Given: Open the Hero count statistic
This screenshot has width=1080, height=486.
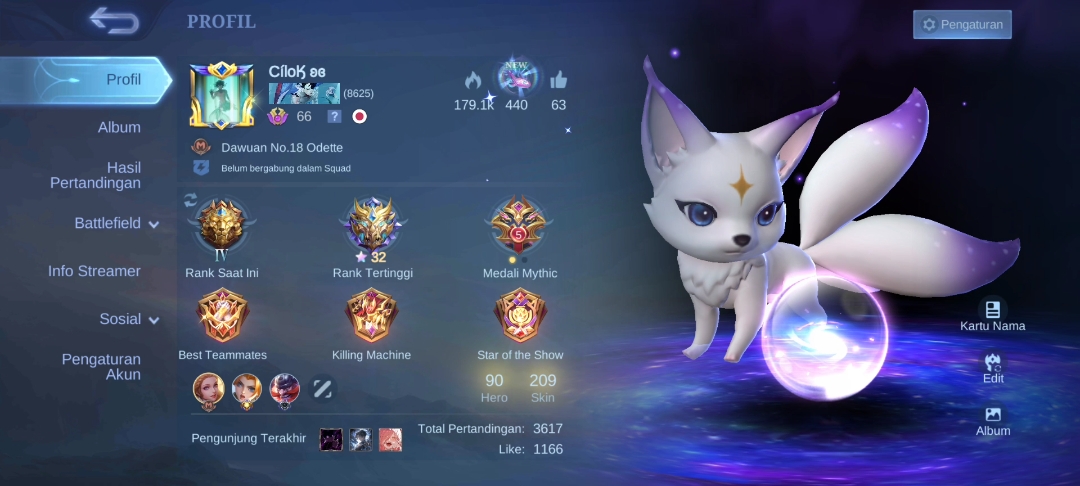Looking at the screenshot, I should pos(494,388).
